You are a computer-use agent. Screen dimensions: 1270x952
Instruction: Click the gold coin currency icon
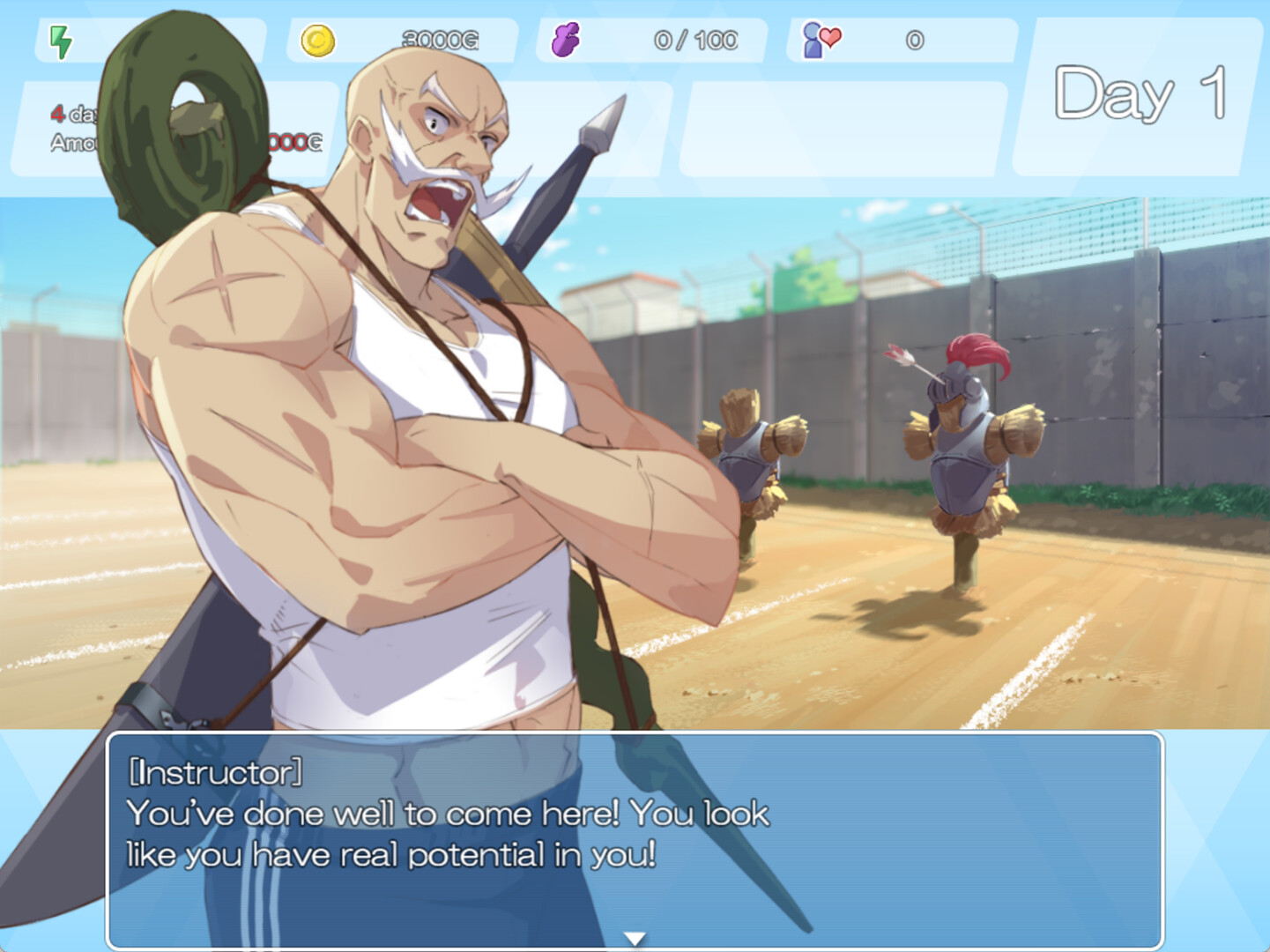tap(318, 39)
